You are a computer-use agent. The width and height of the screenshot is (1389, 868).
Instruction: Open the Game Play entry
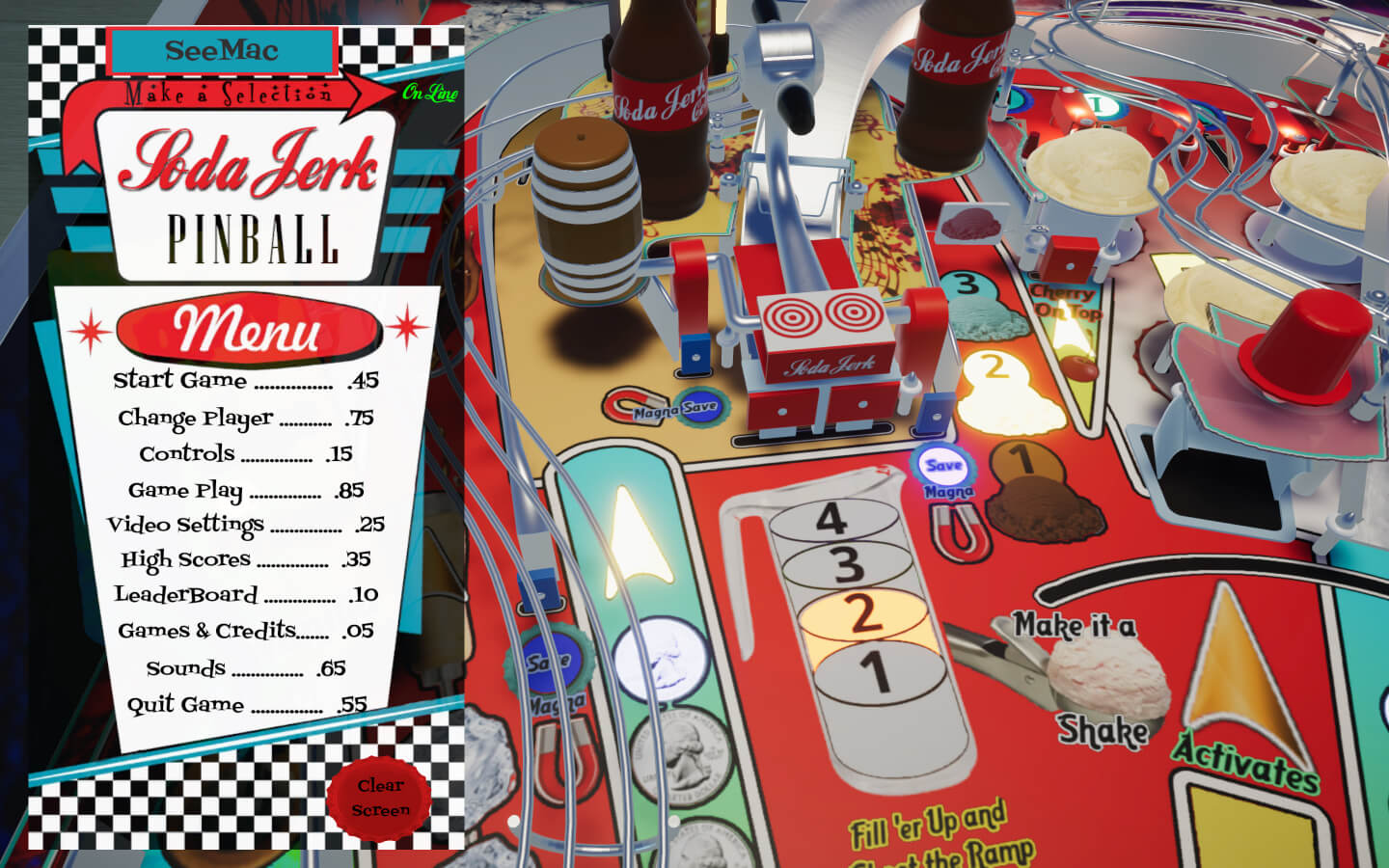245,490
